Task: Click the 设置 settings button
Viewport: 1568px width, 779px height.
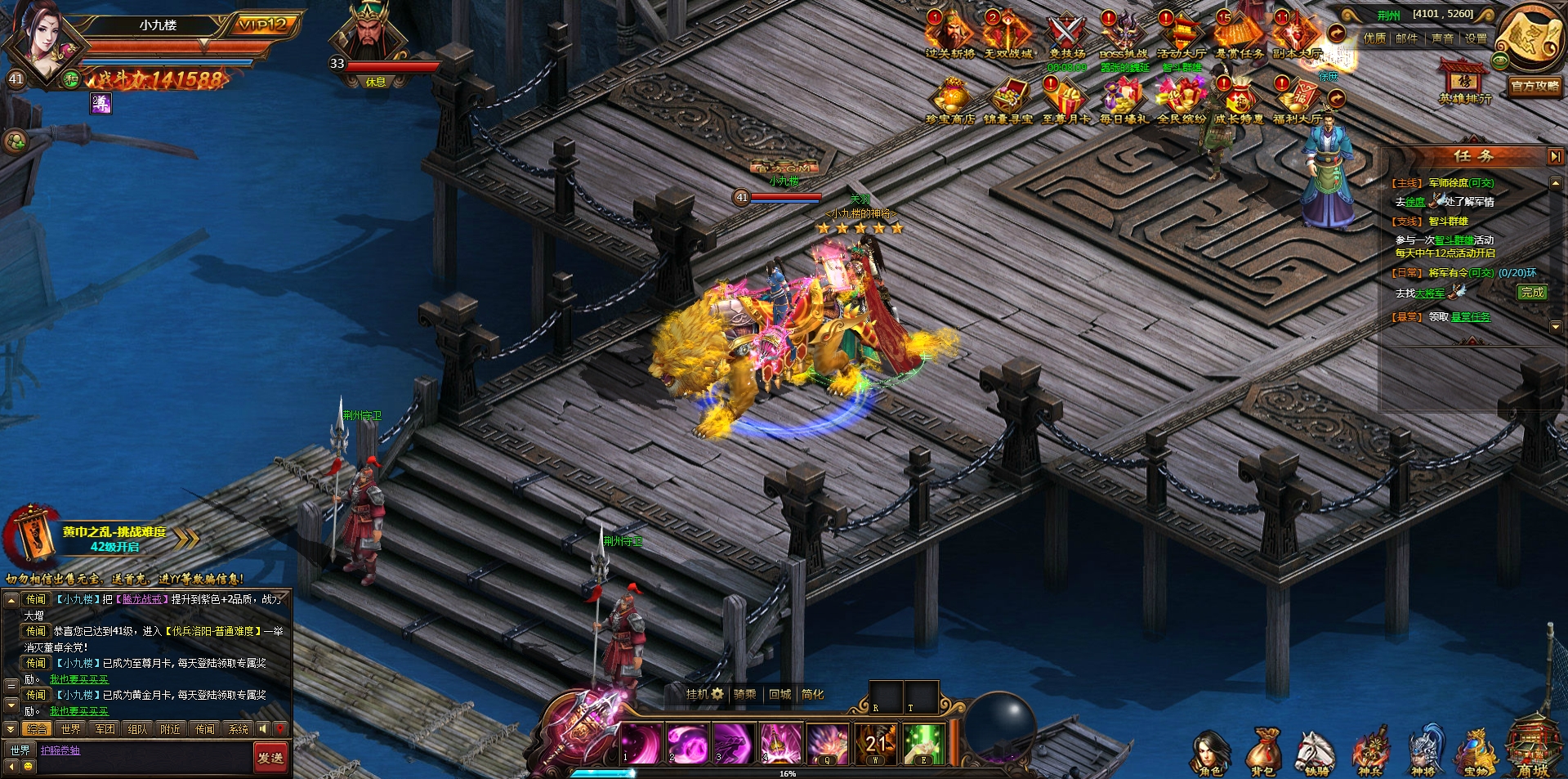Action: tap(1475, 38)
